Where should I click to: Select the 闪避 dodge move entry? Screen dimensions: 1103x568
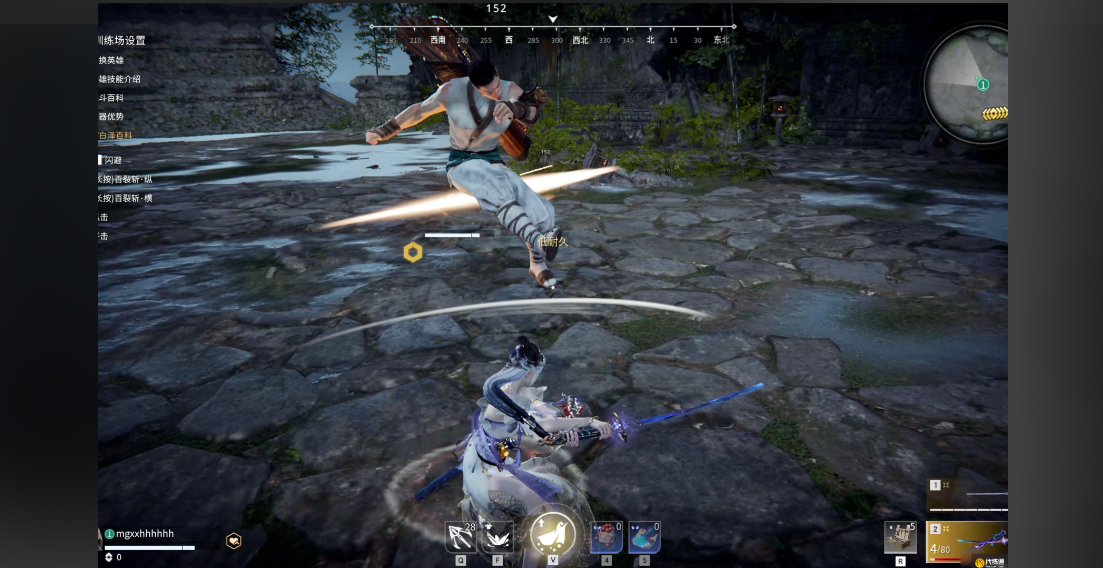click(x=112, y=160)
